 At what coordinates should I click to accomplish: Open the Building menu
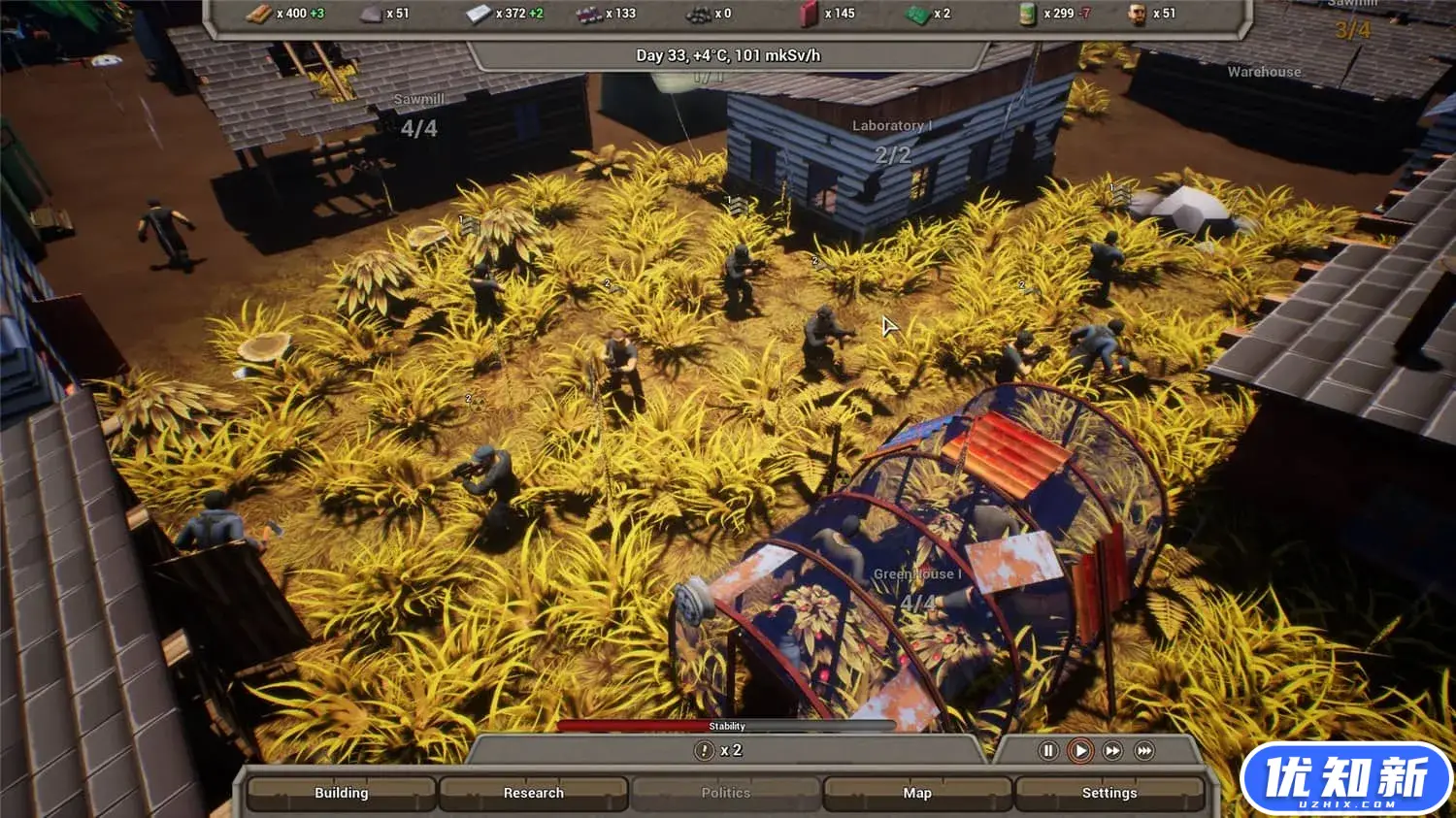click(x=341, y=793)
